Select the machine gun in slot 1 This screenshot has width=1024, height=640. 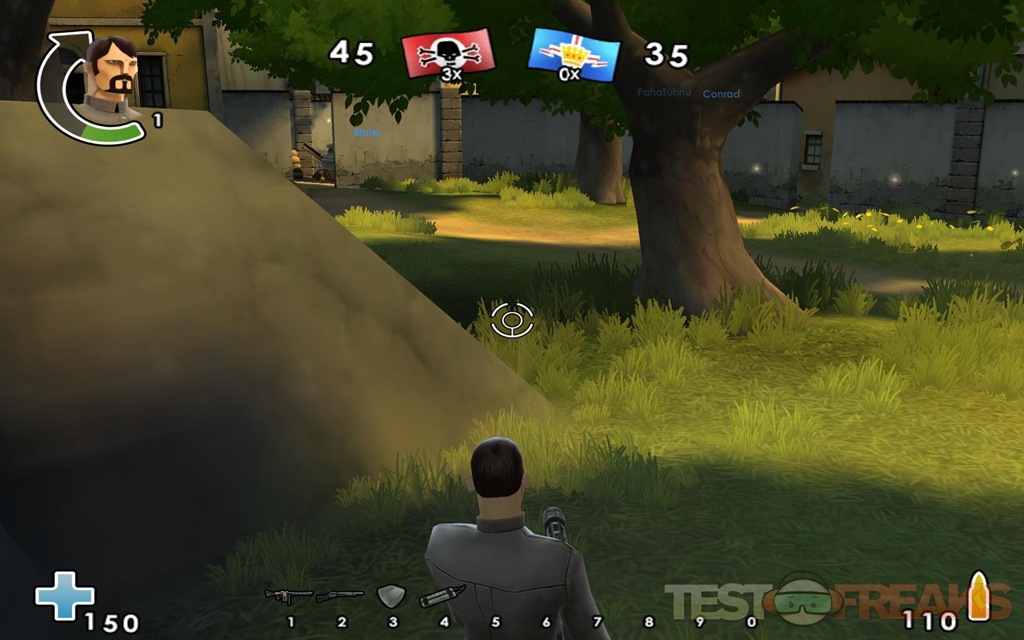point(288,597)
